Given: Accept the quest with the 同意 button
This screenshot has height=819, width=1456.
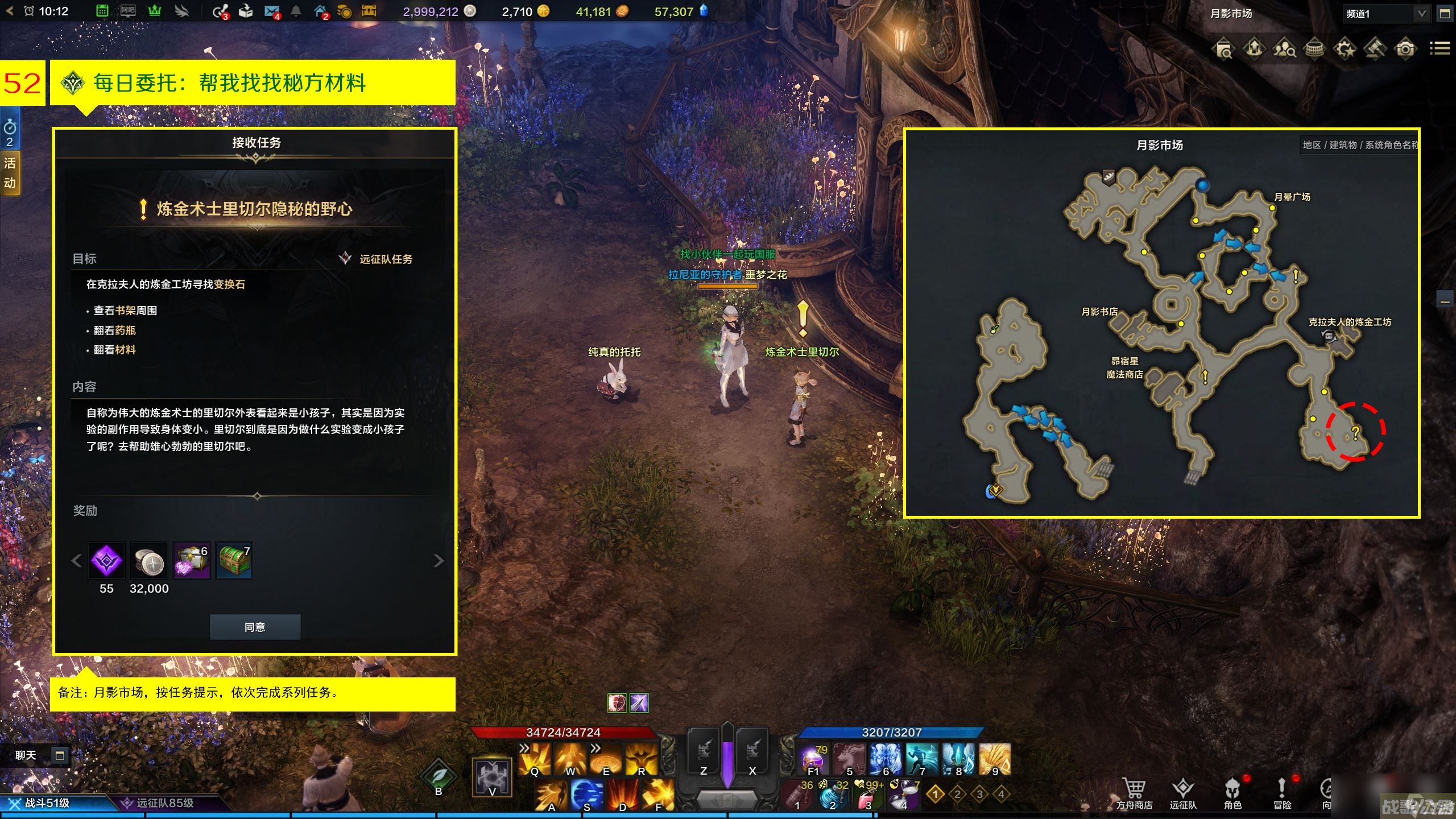Looking at the screenshot, I should click(255, 627).
